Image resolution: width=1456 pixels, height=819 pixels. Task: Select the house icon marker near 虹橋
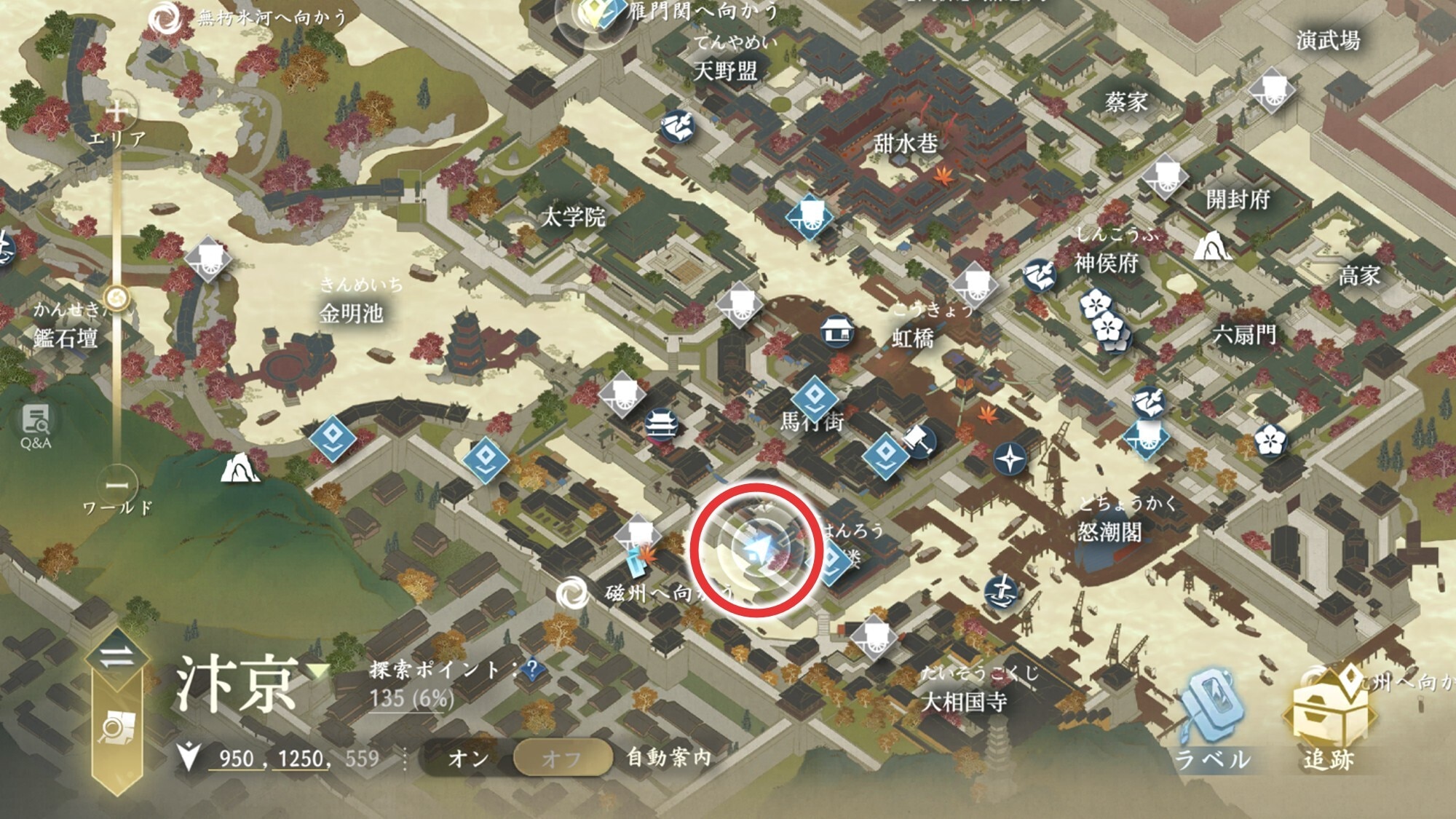tap(838, 332)
